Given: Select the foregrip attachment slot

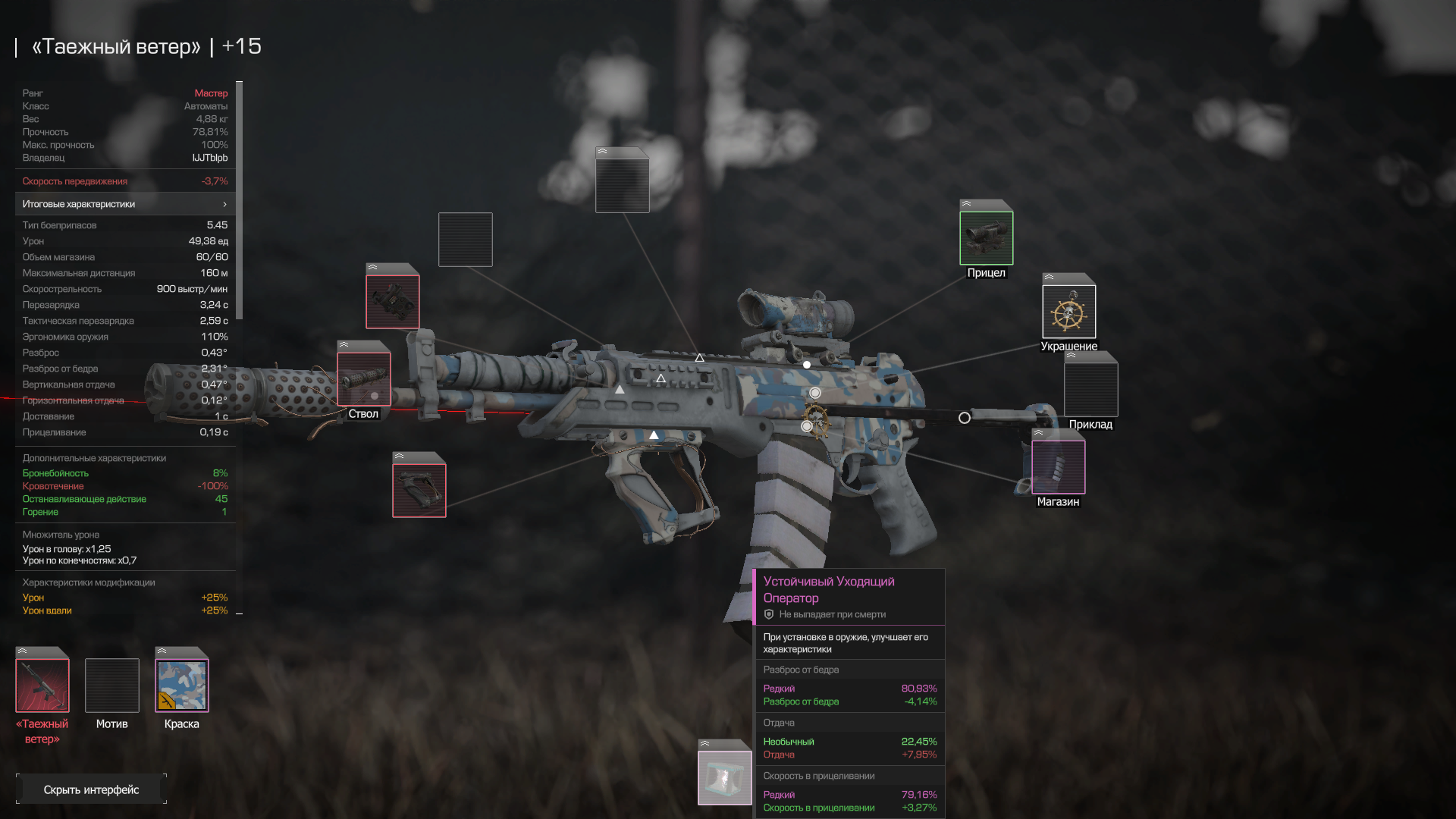Looking at the screenshot, I should (419, 490).
